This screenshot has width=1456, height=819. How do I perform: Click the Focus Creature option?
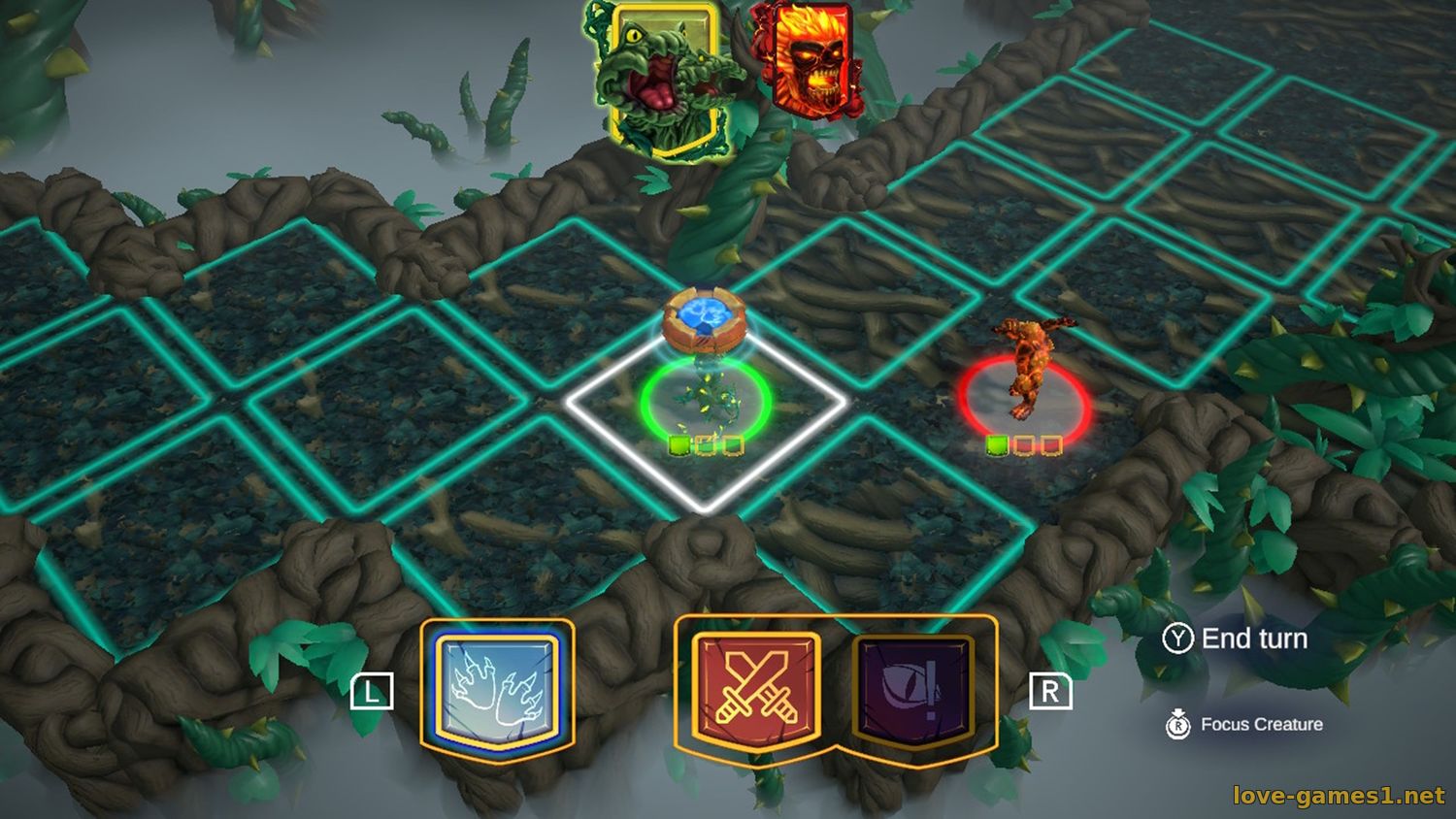[1260, 724]
